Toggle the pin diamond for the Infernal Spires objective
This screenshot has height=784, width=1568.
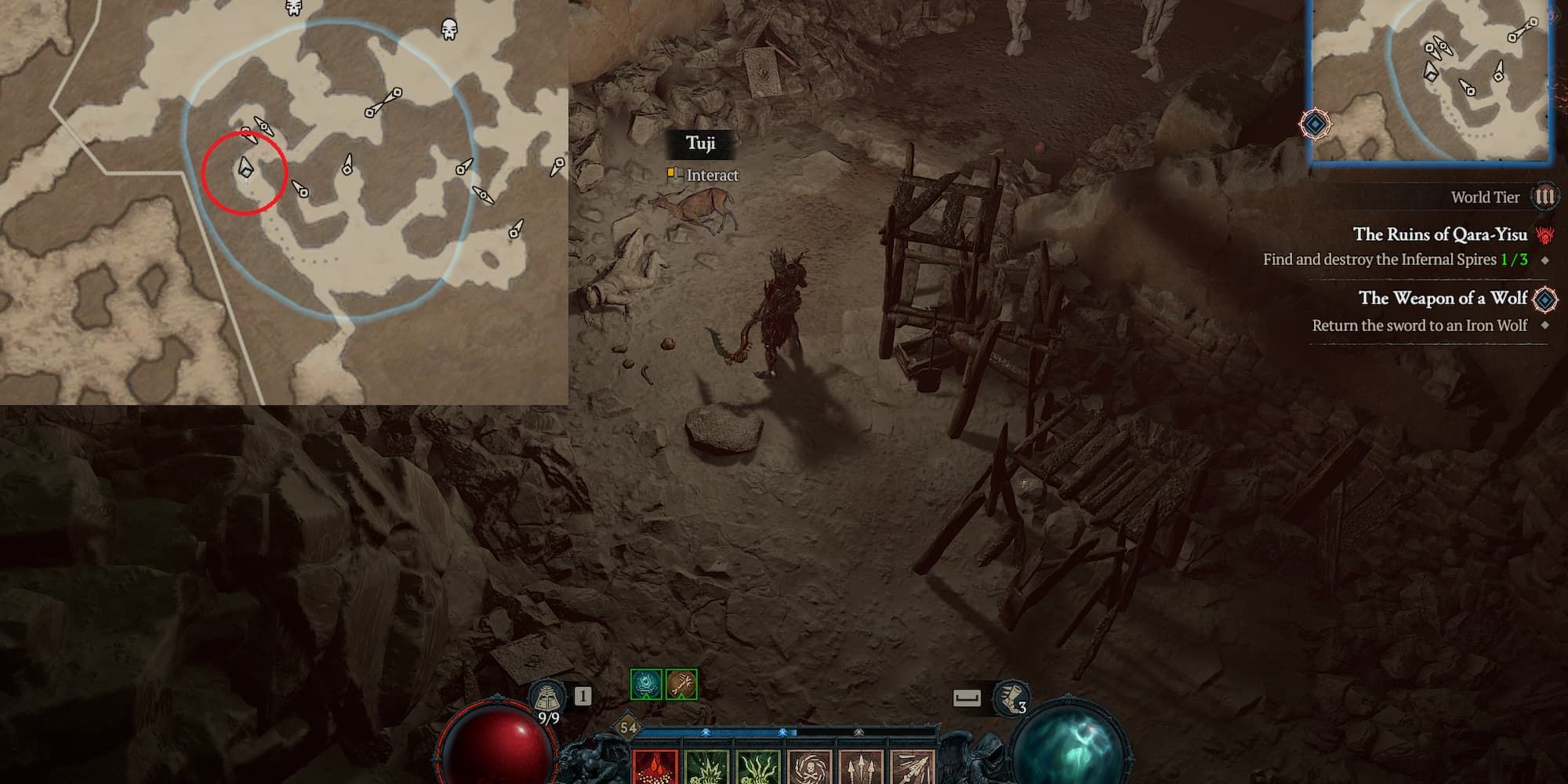1544,262
